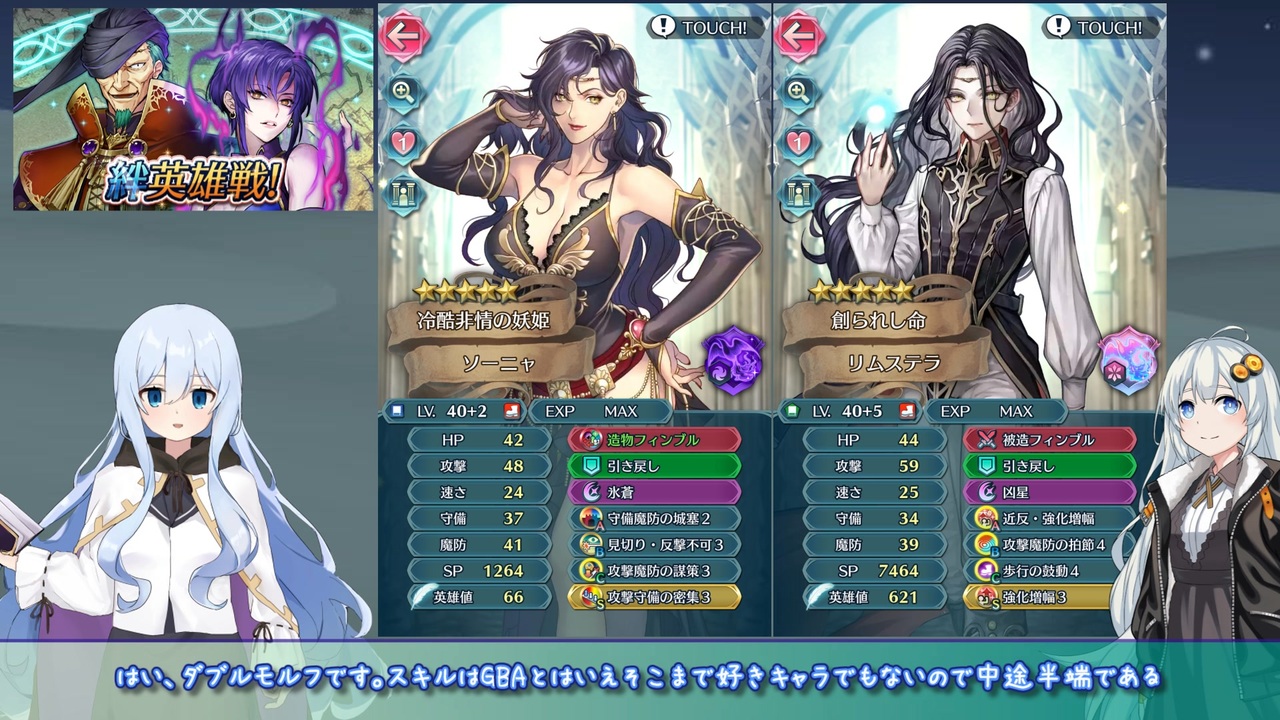This screenshot has width=1280, height=720.
Task: Select the magnifier zoom icon on Limstella's screen
Action: pos(796,92)
